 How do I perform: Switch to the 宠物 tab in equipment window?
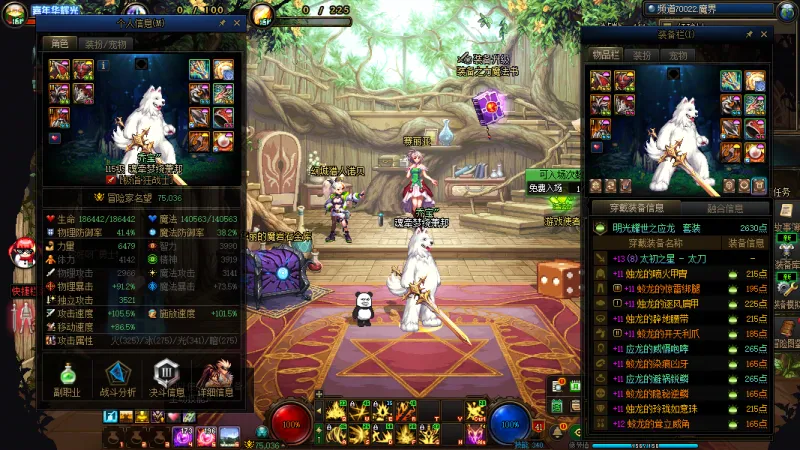pos(678,55)
